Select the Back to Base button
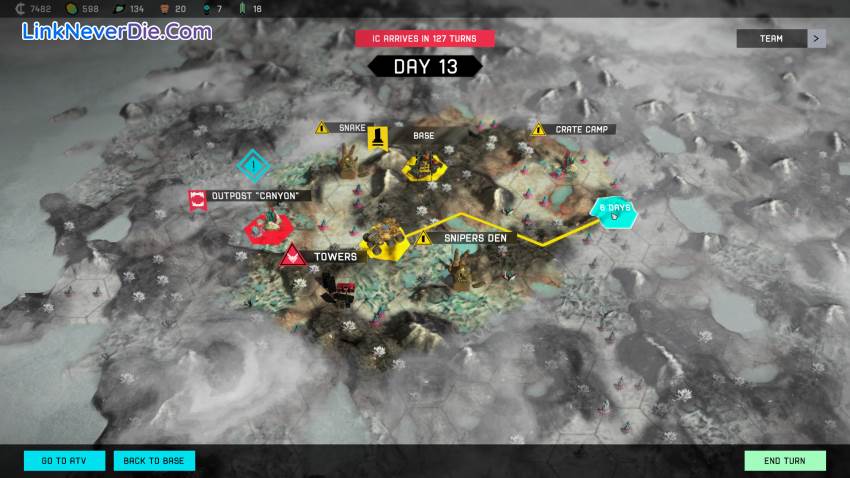The width and height of the screenshot is (850, 478). (154, 461)
